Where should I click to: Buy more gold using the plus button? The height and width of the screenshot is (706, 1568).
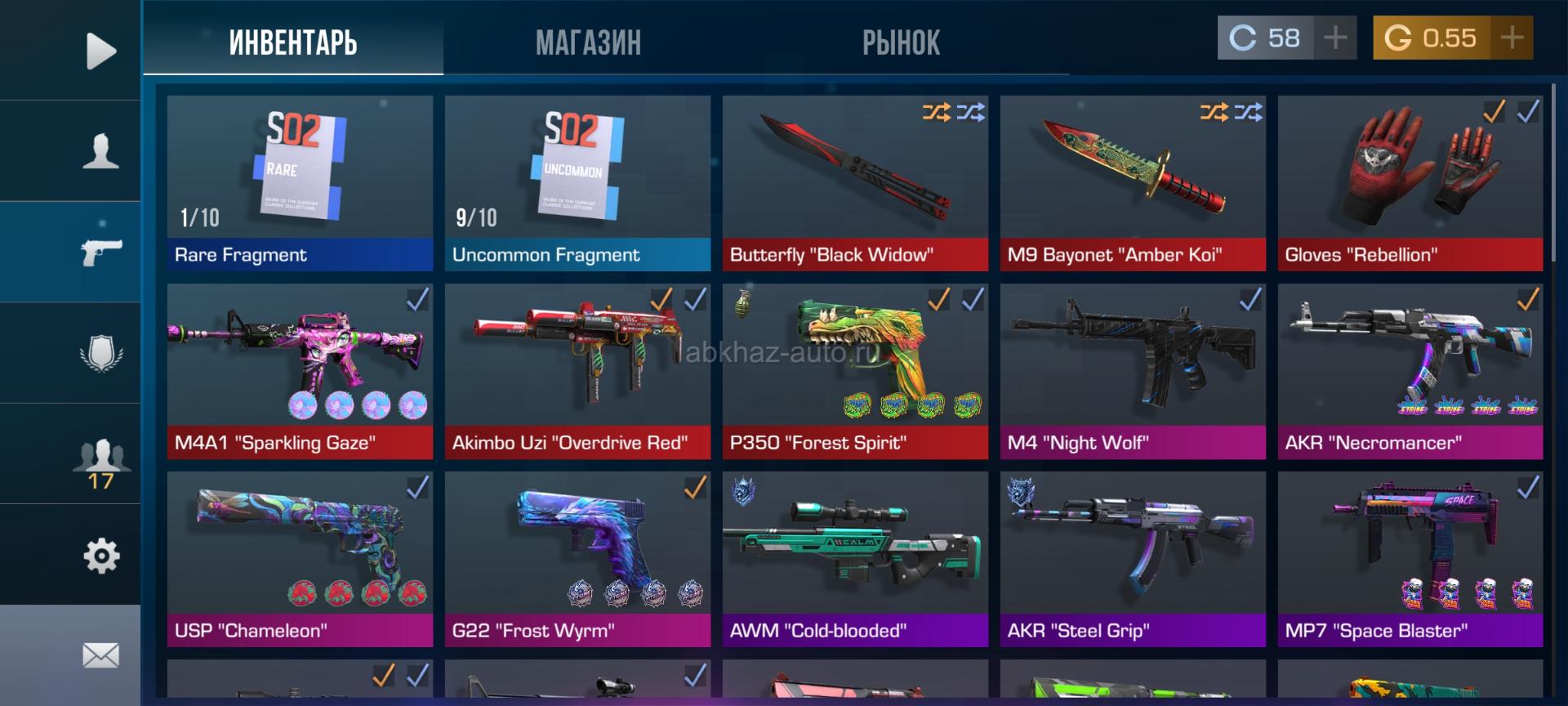[x=1512, y=38]
